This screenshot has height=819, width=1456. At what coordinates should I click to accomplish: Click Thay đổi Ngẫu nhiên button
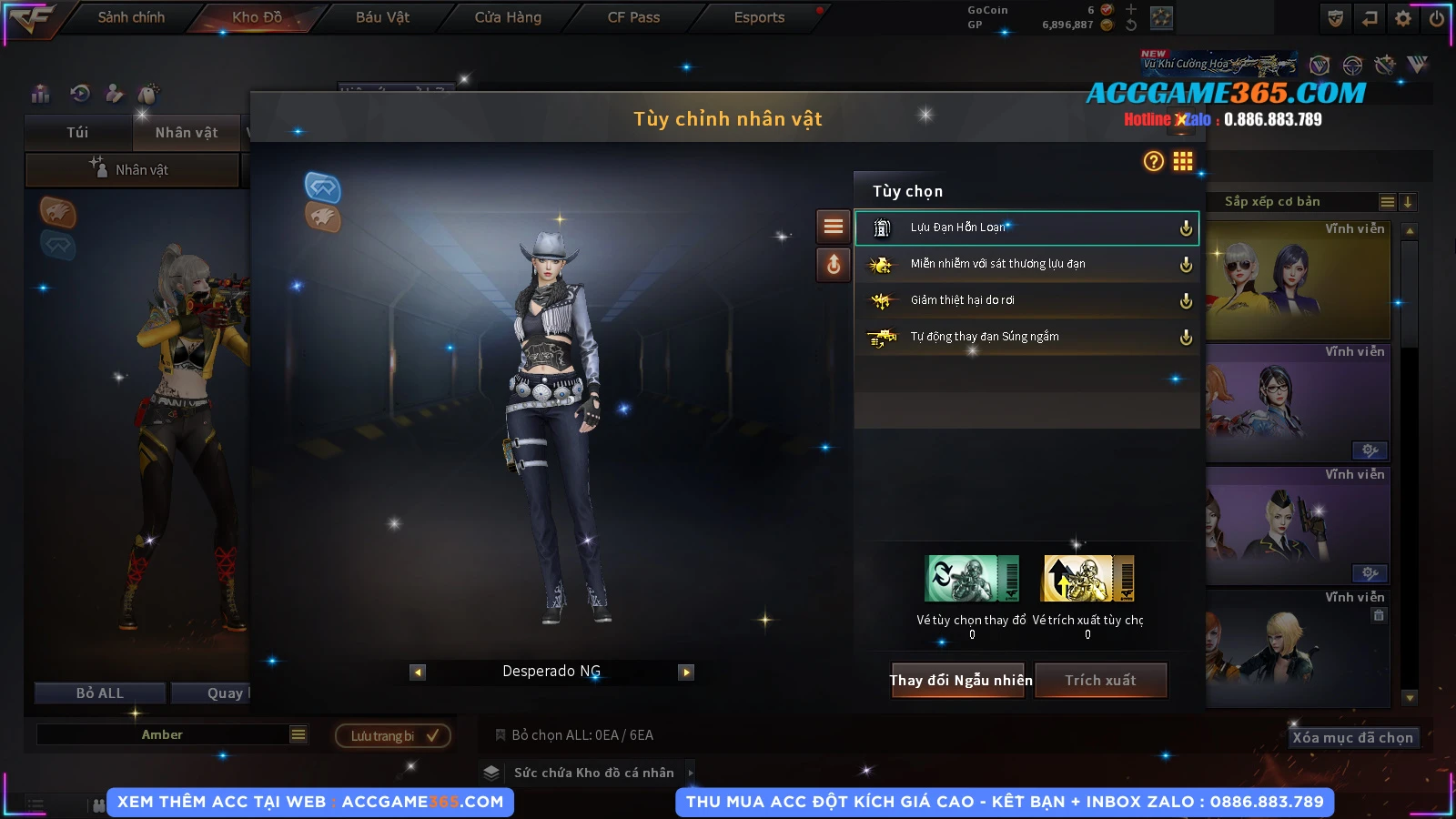(960, 680)
